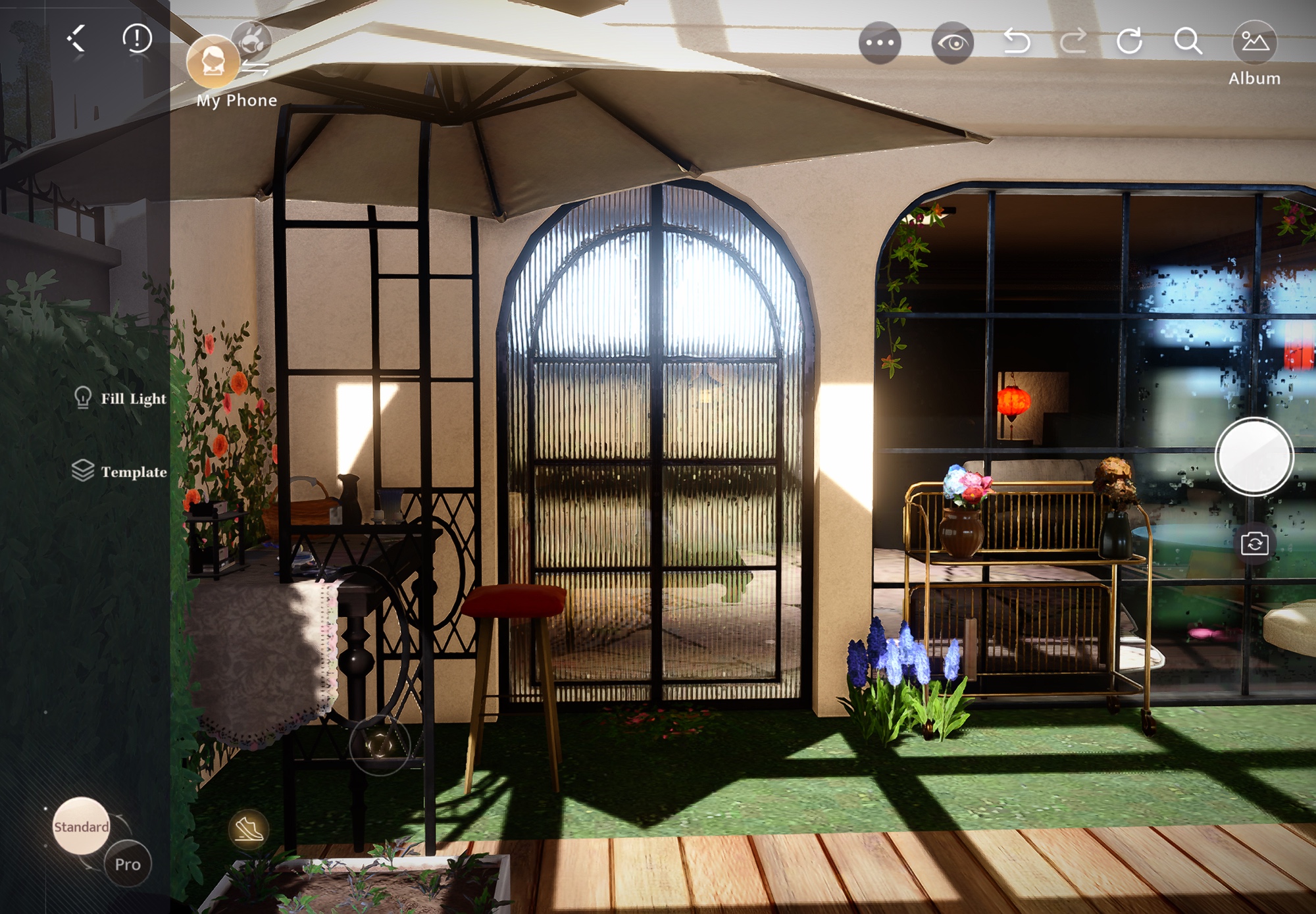Take a photo with the shutter button
The image size is (1316, 914).
click(x=1254, y=456)
